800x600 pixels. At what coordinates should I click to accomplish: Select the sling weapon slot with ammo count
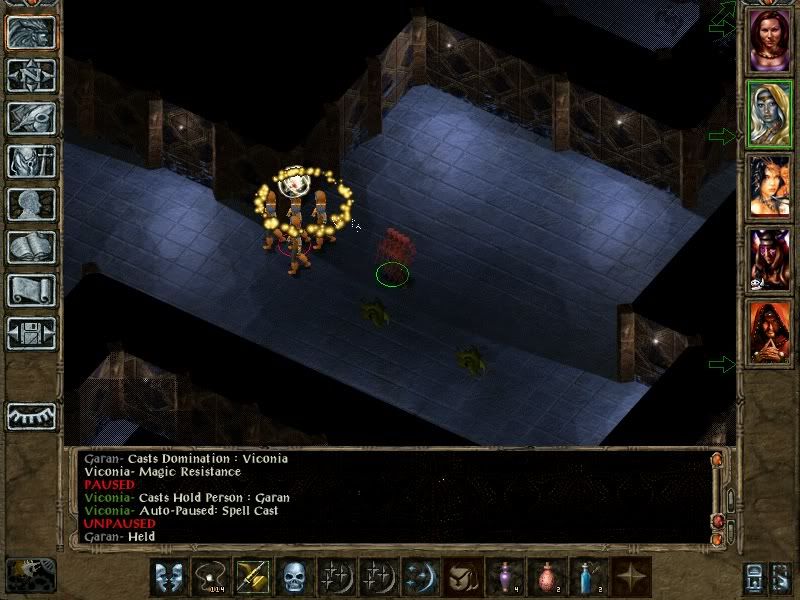coord(210,577)
